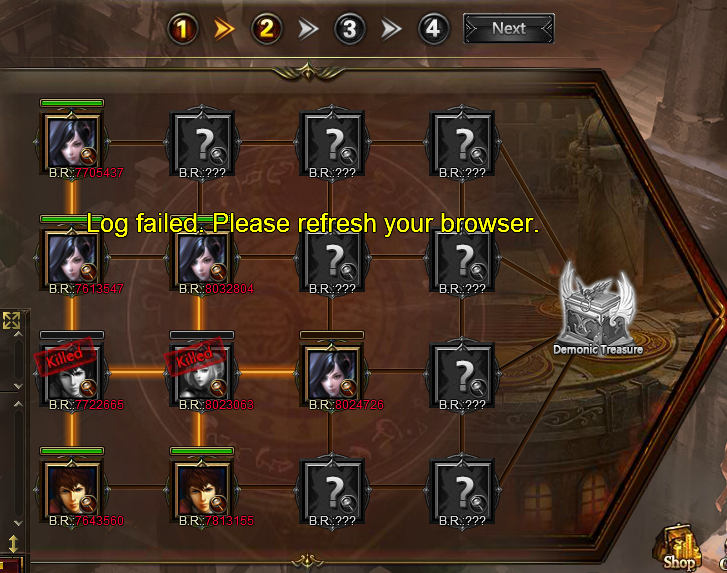Inspect killed opponent with B.R. 8023063
Viewport: 727px width, 573px height.
click(202, 373)
